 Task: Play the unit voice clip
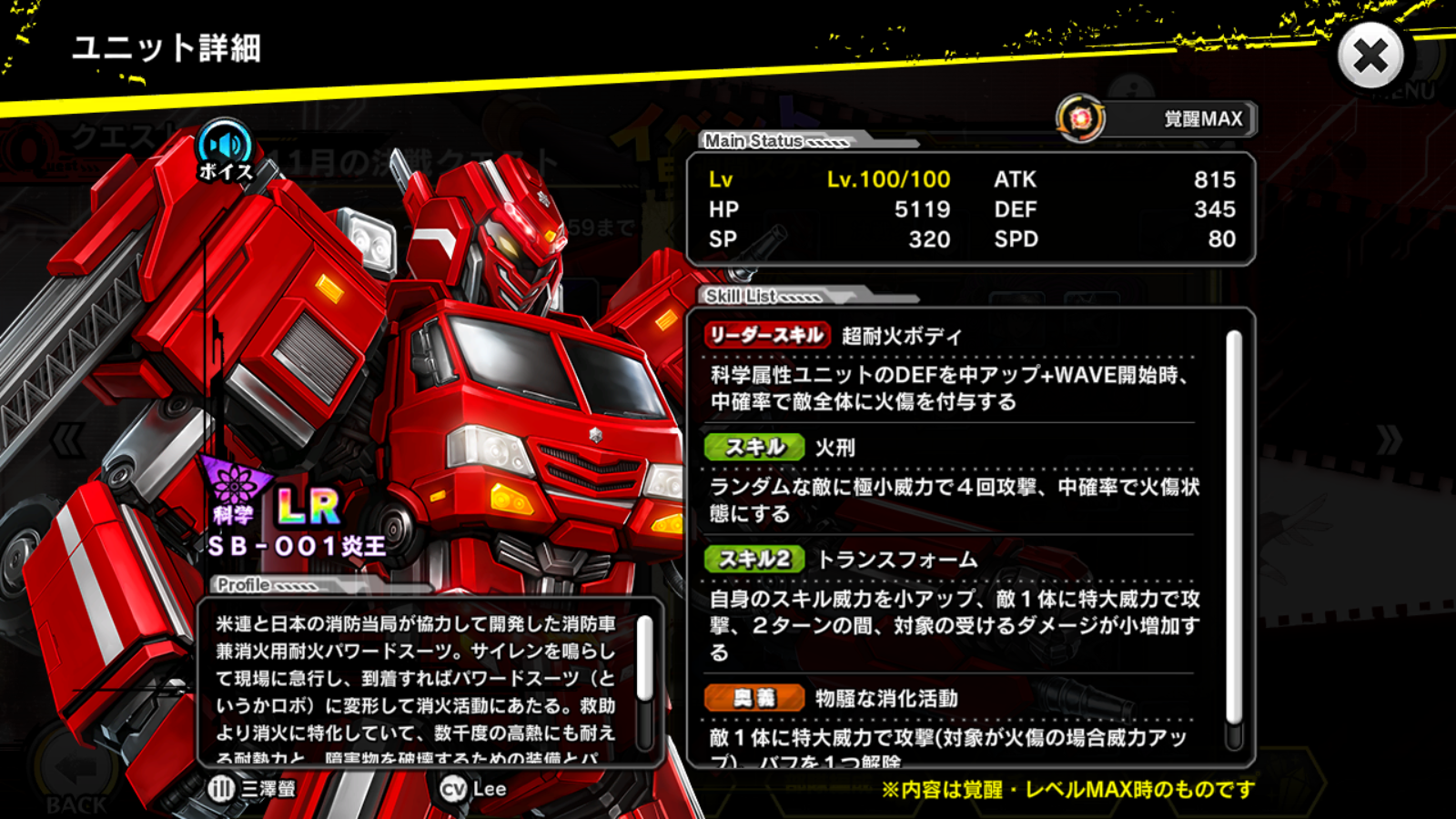click(x=225, y=150)
